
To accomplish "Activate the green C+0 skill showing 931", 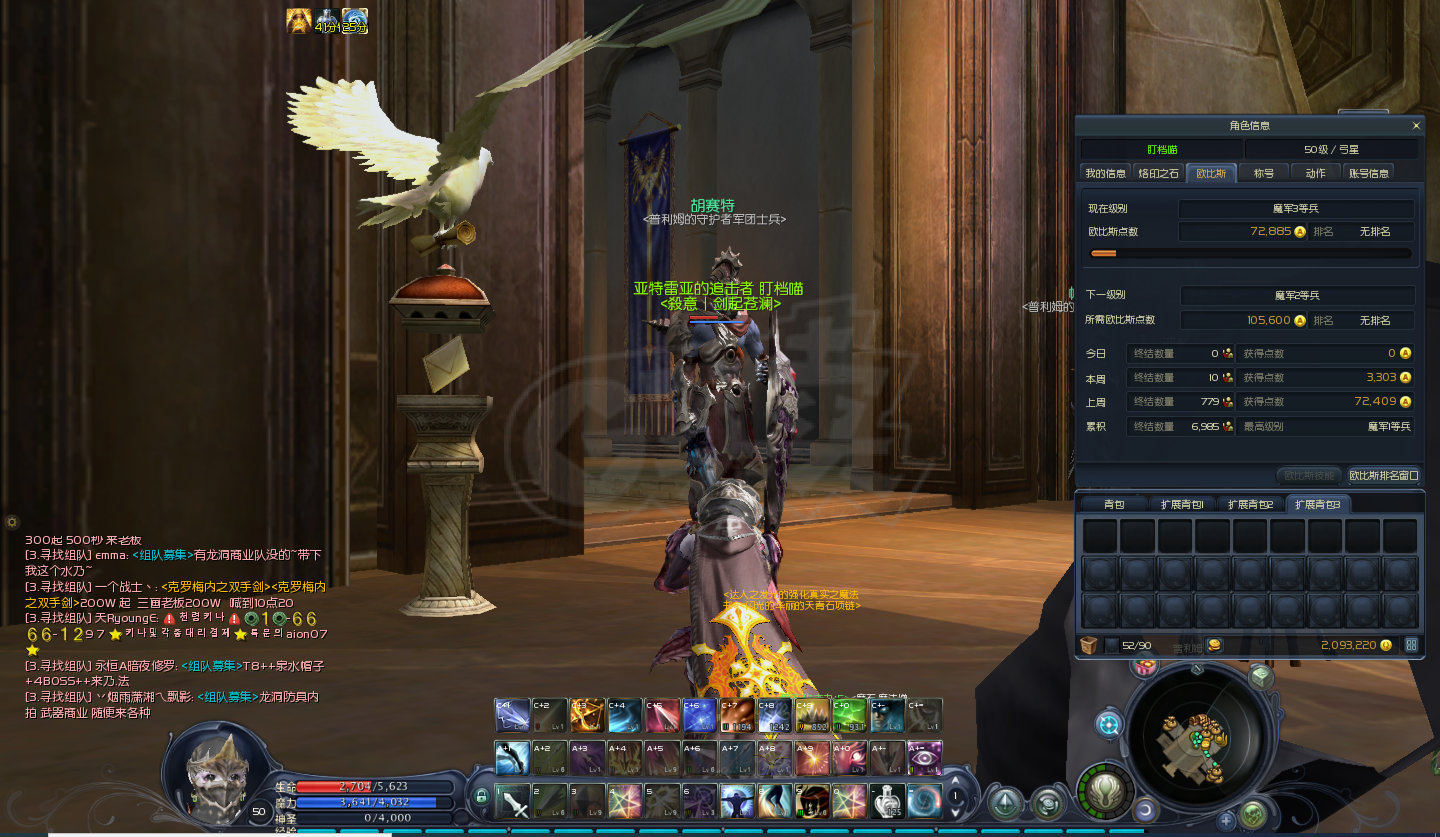I will [x=849, y=716].
